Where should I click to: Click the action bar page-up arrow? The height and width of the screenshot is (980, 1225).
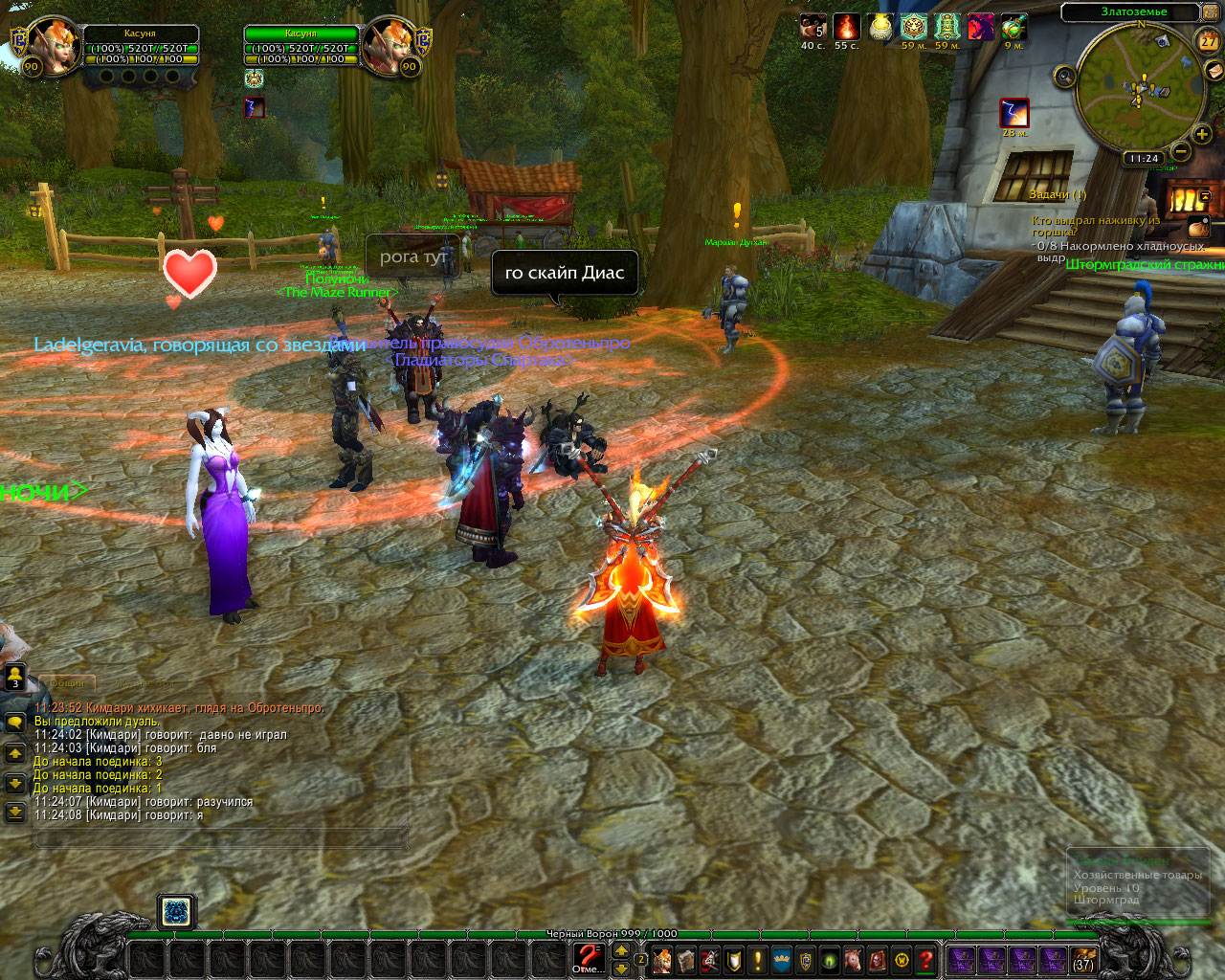click(x=621, y=950)
